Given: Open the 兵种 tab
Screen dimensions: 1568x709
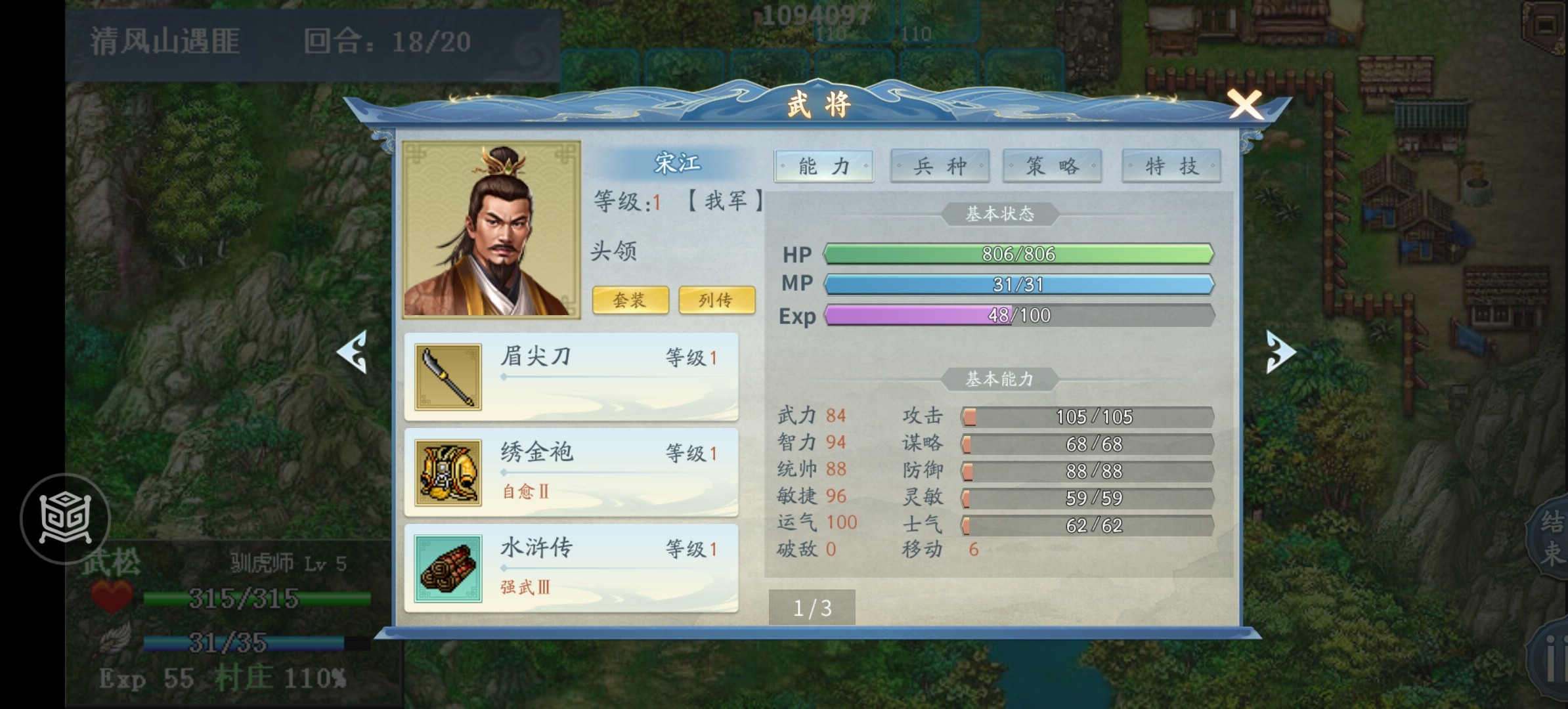Looking at the screenshot, I should click(x=940, y=166).
